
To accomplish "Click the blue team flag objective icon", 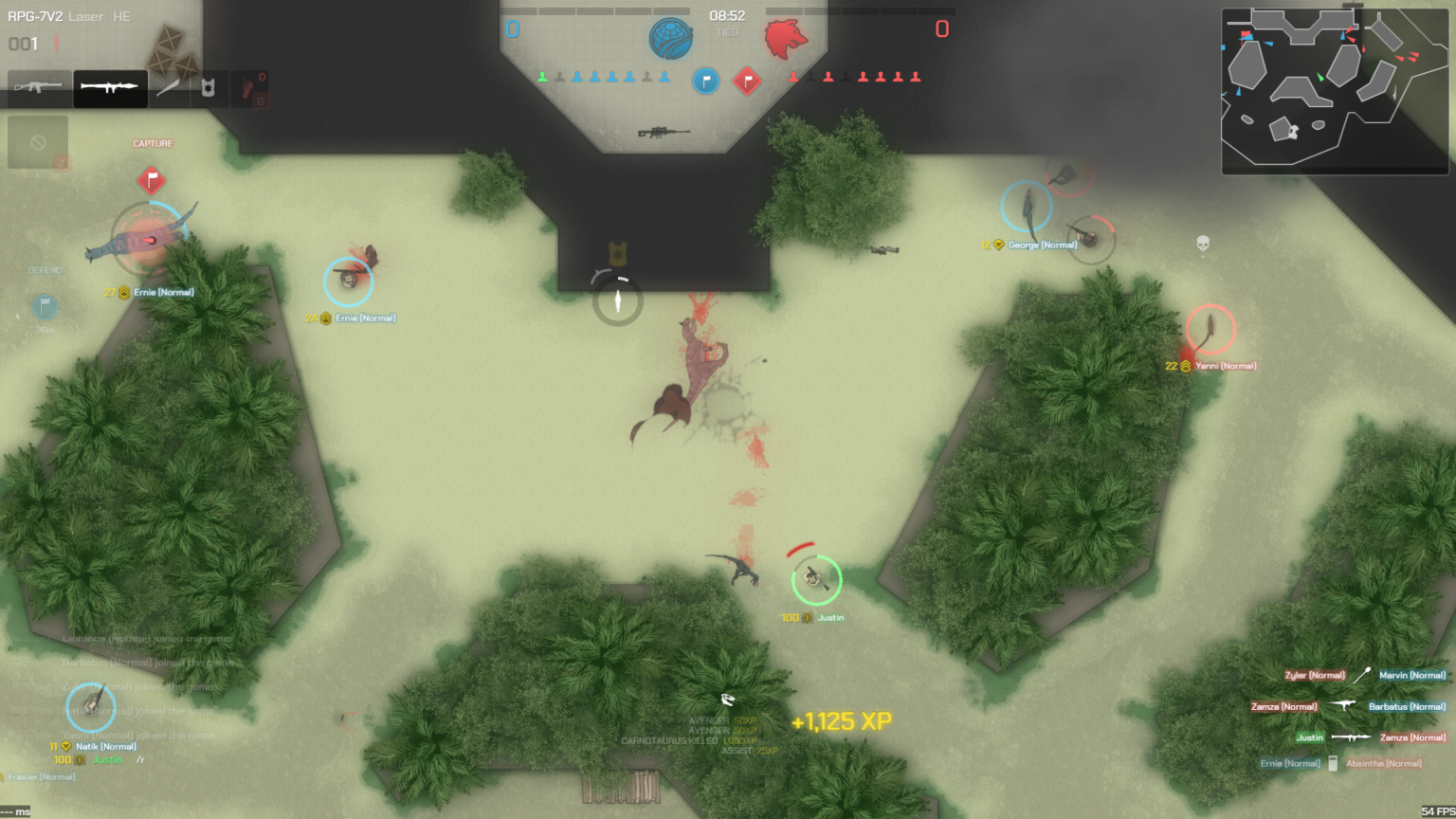I will (705, 82).
